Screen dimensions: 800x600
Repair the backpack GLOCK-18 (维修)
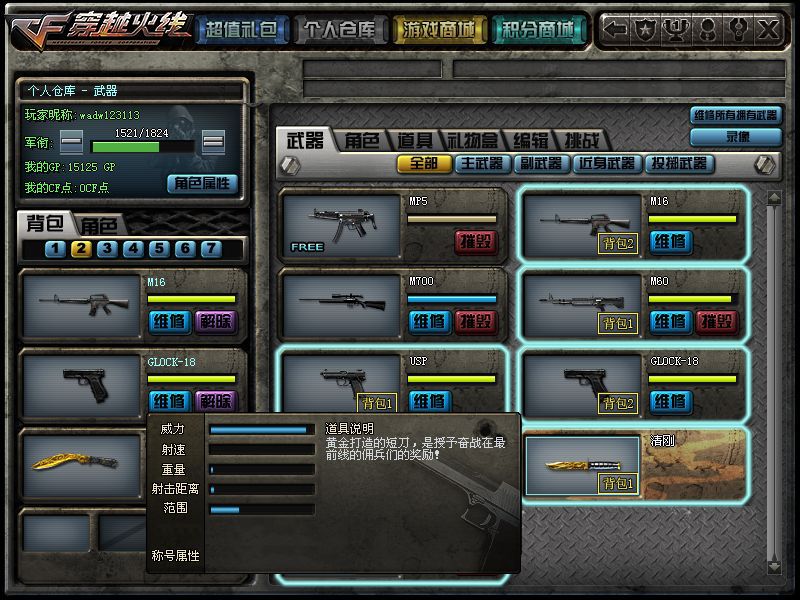point(168,401)
